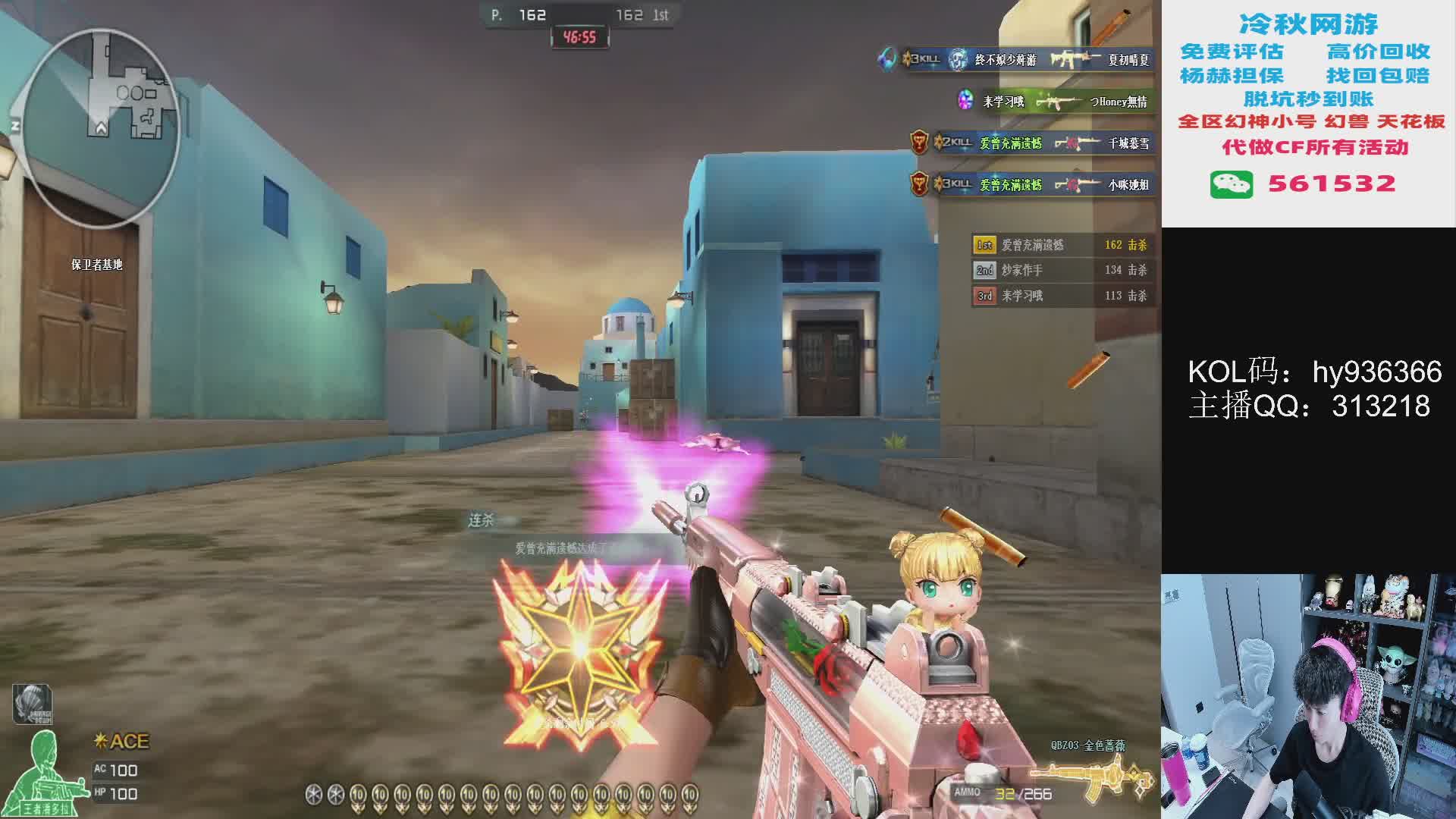Click the green soldier character portrait

click(x=47, y=773)
